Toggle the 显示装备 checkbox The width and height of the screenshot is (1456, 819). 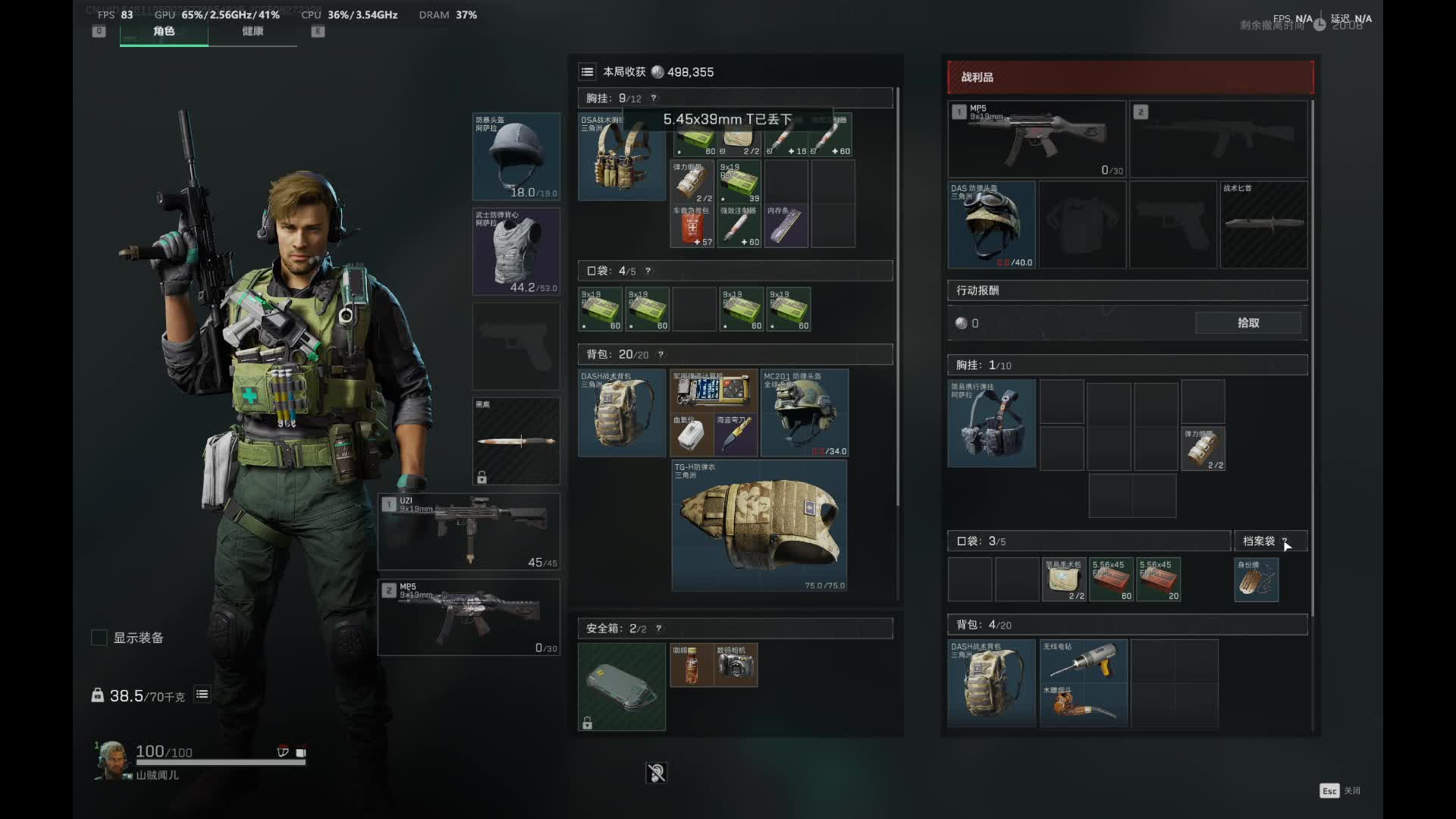(99, 638)
